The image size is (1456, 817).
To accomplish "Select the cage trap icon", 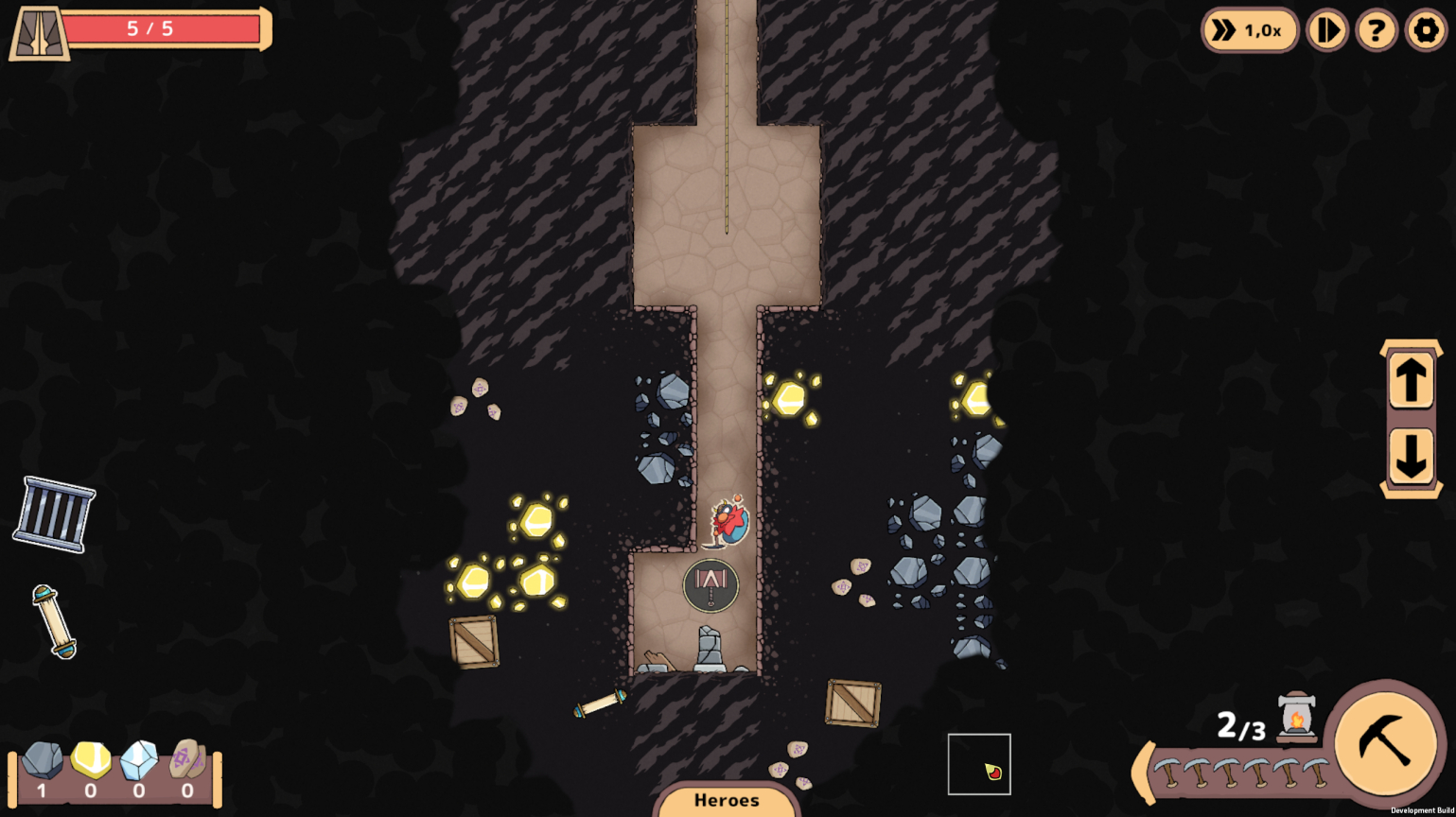I will click(54, 513).
